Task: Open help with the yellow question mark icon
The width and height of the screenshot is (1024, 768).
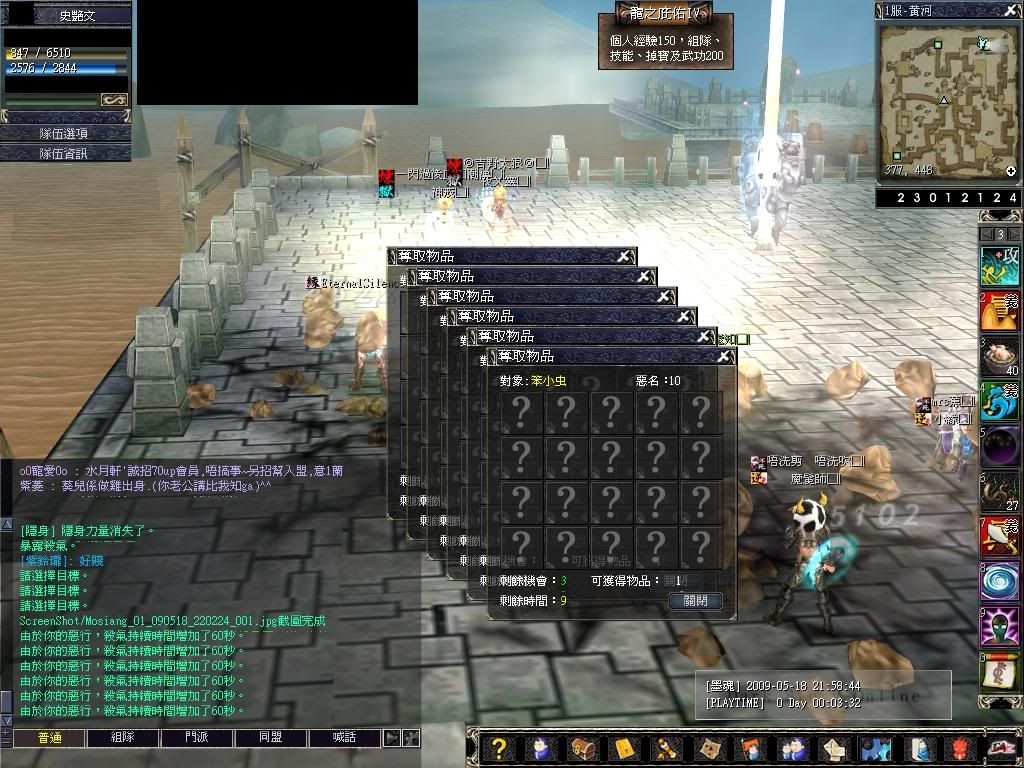Action: coord(500,749)
